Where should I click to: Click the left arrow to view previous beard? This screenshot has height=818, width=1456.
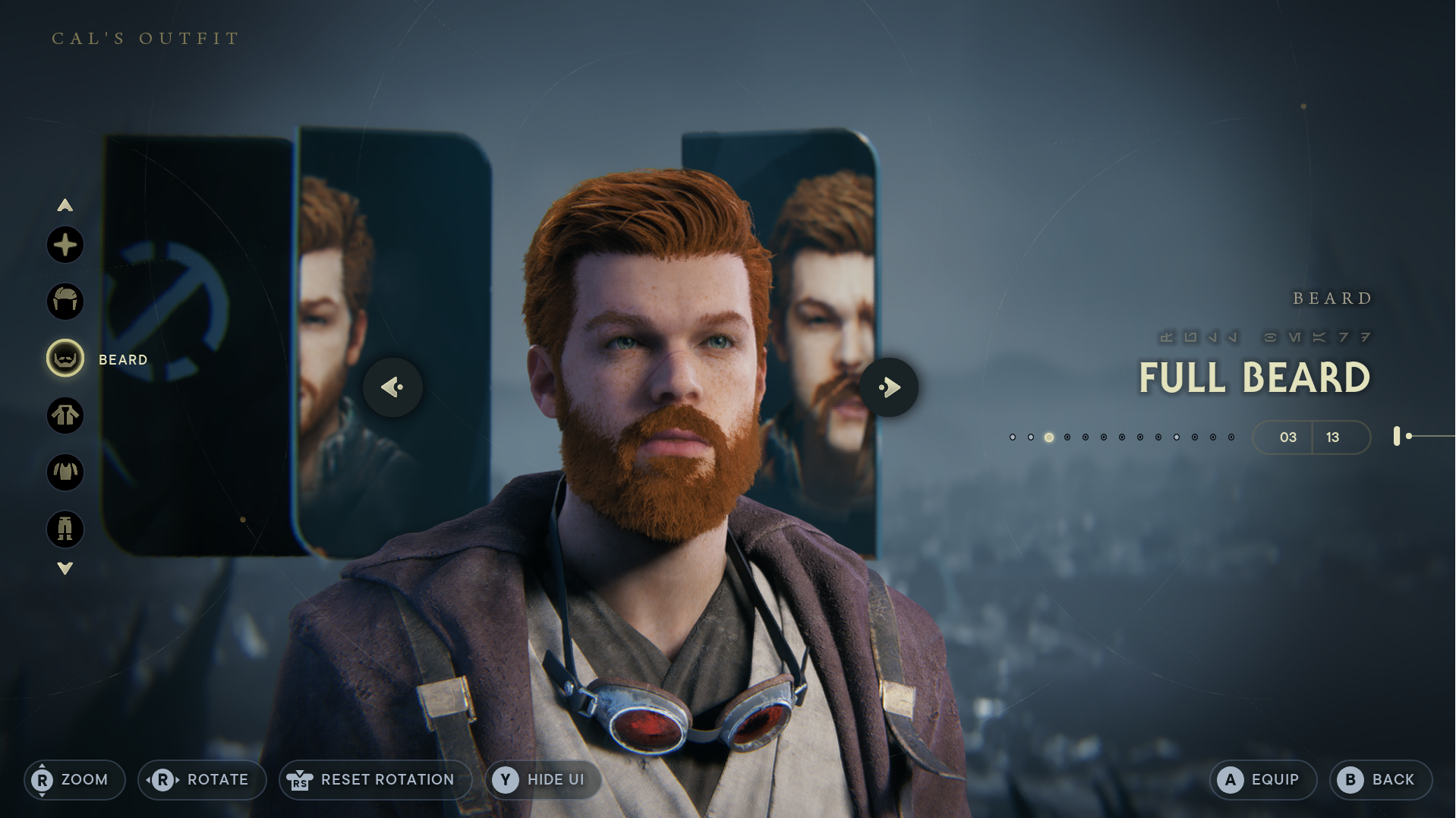(x=392, y=387)
